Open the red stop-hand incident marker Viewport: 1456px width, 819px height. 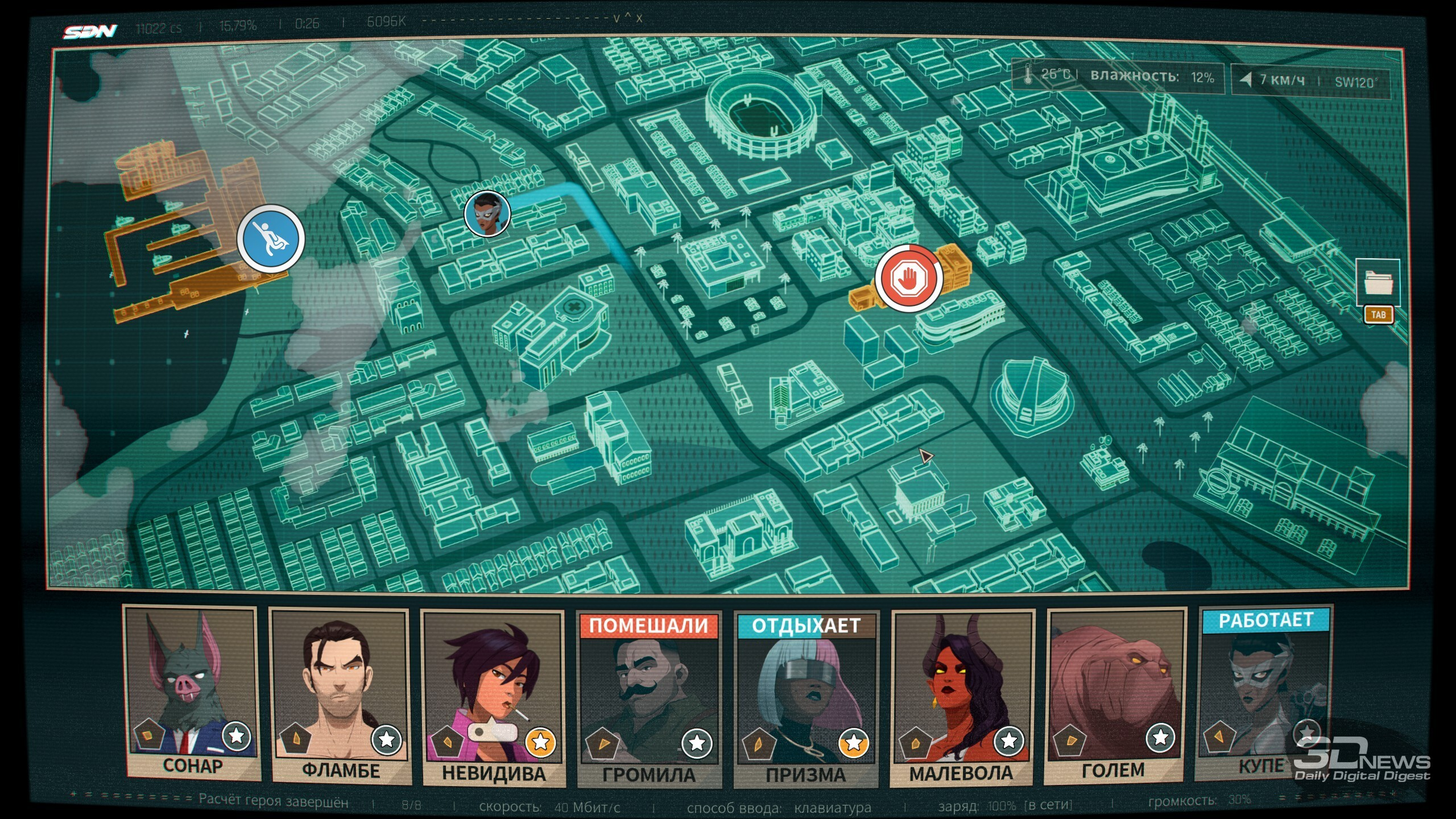[x=908, y=278]
